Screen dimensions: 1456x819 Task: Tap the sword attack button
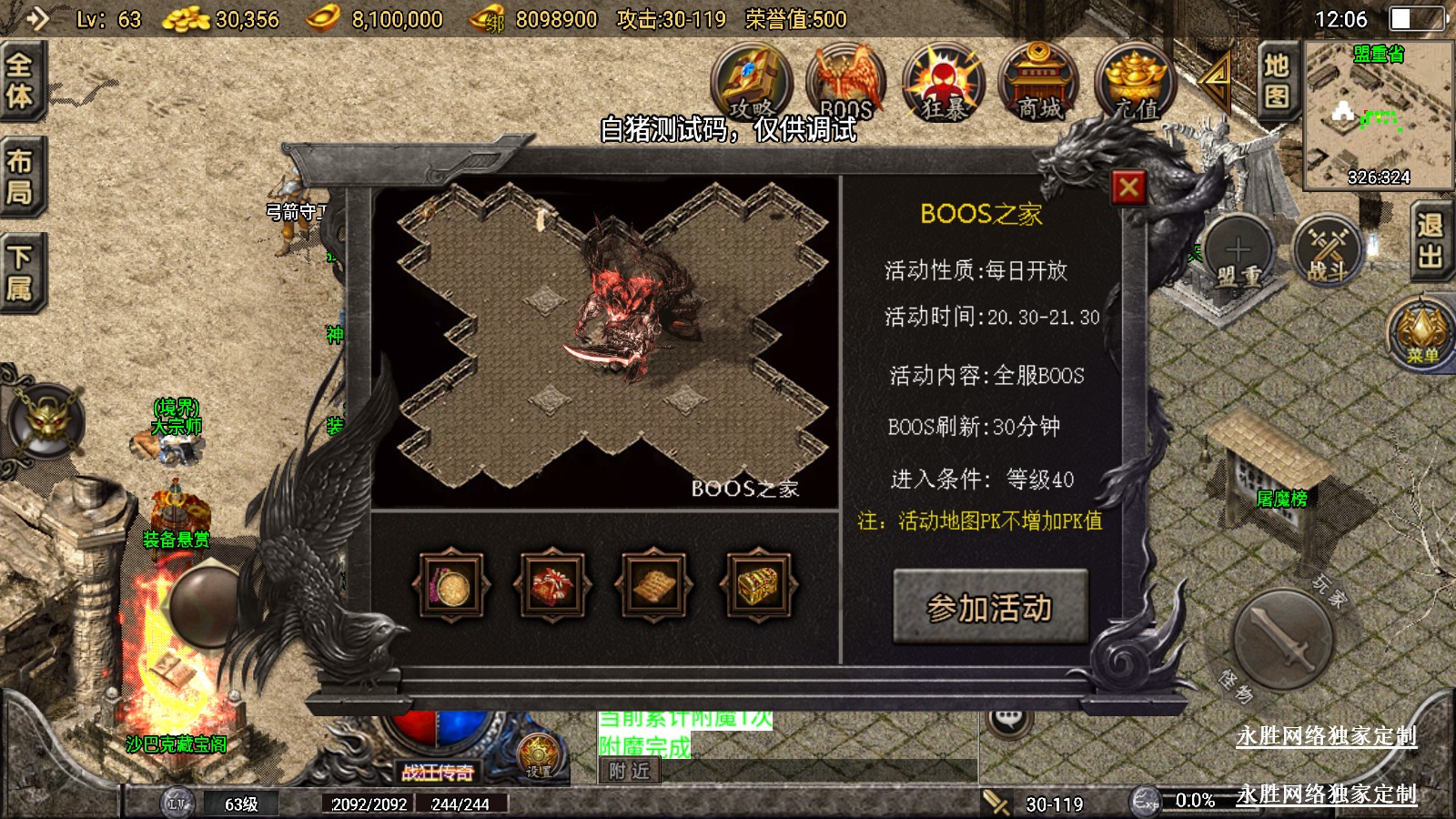tap(1283, 640)
